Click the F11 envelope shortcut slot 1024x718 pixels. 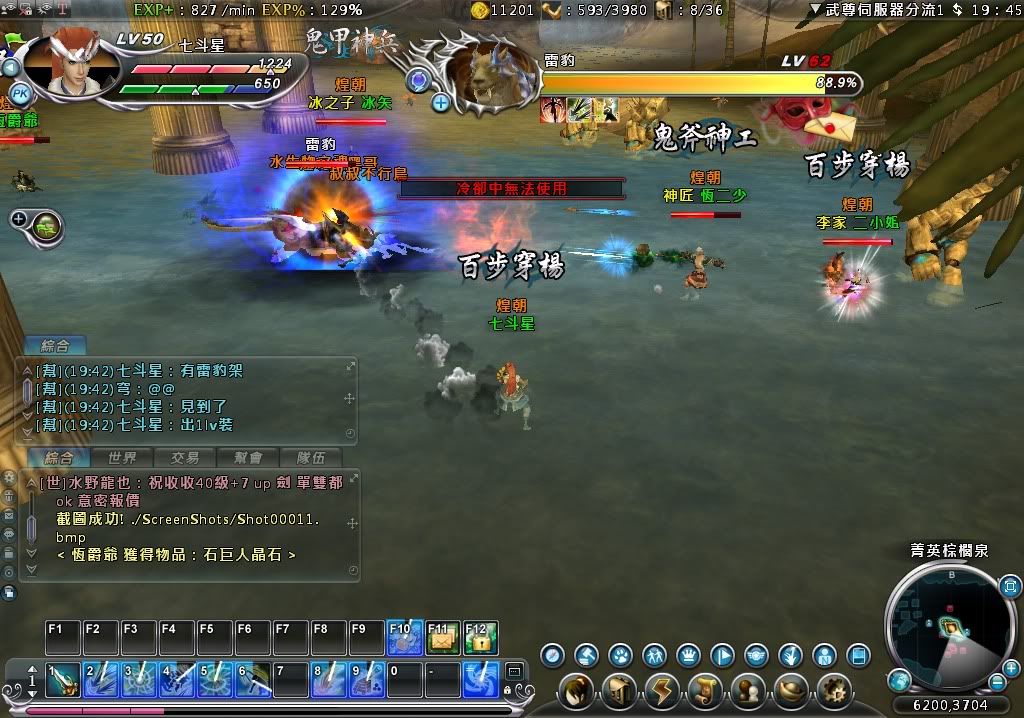click(x=443, y=639)
